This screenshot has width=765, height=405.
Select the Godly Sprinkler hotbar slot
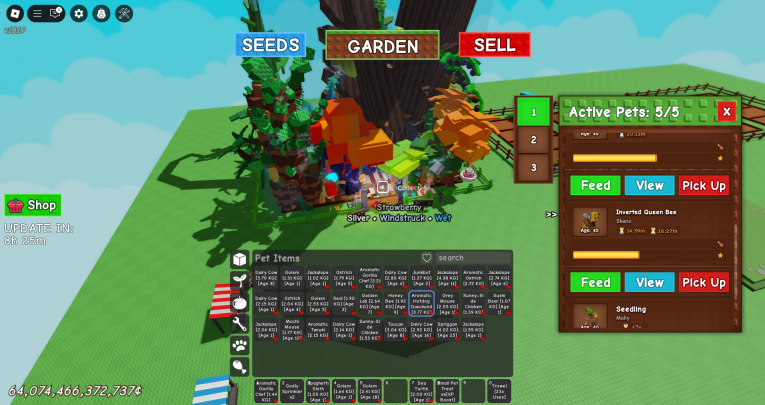pyautogui.click(x=292, y=391)
